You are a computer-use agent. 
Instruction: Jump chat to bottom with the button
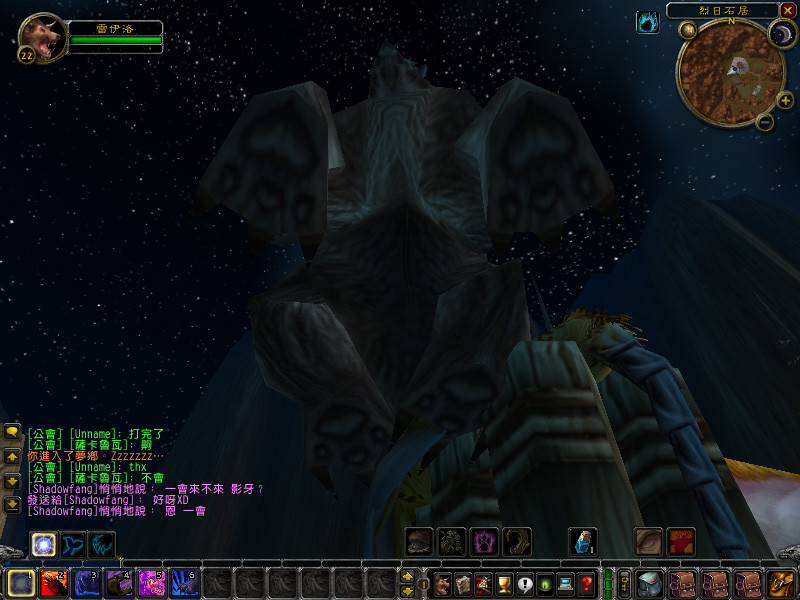tap(13, 505)
